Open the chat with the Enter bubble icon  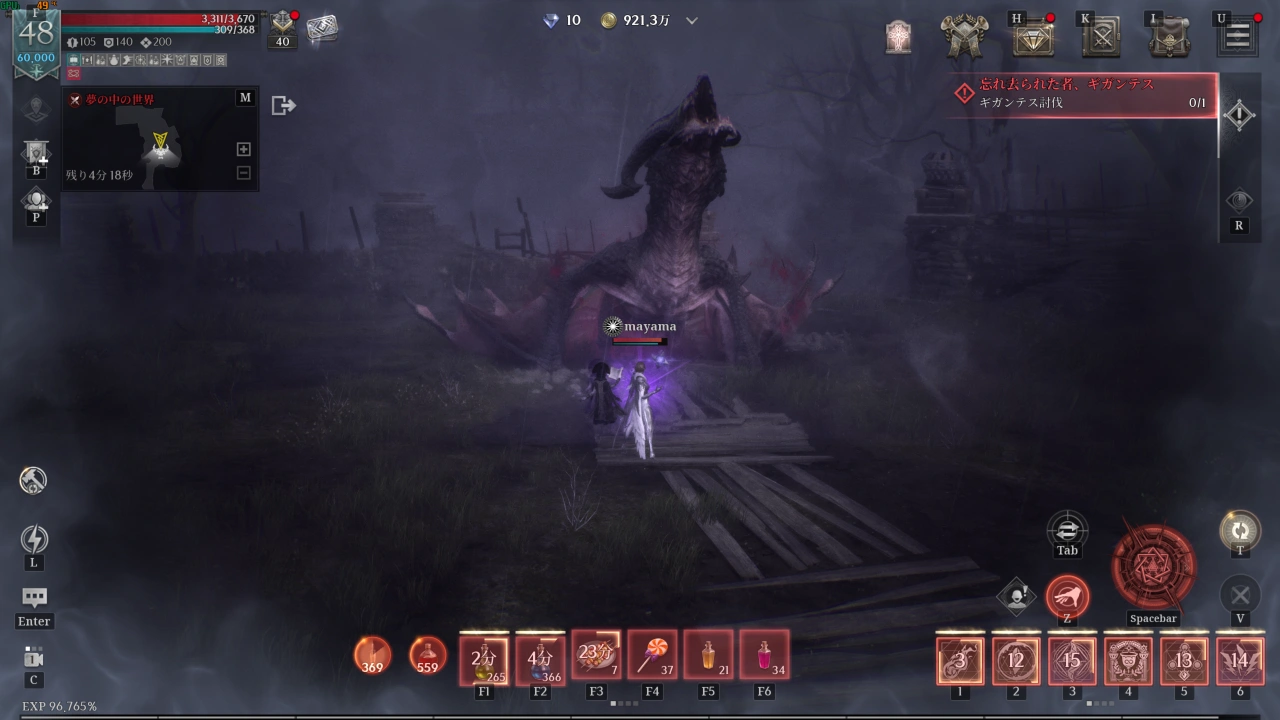tap(34, 598)
